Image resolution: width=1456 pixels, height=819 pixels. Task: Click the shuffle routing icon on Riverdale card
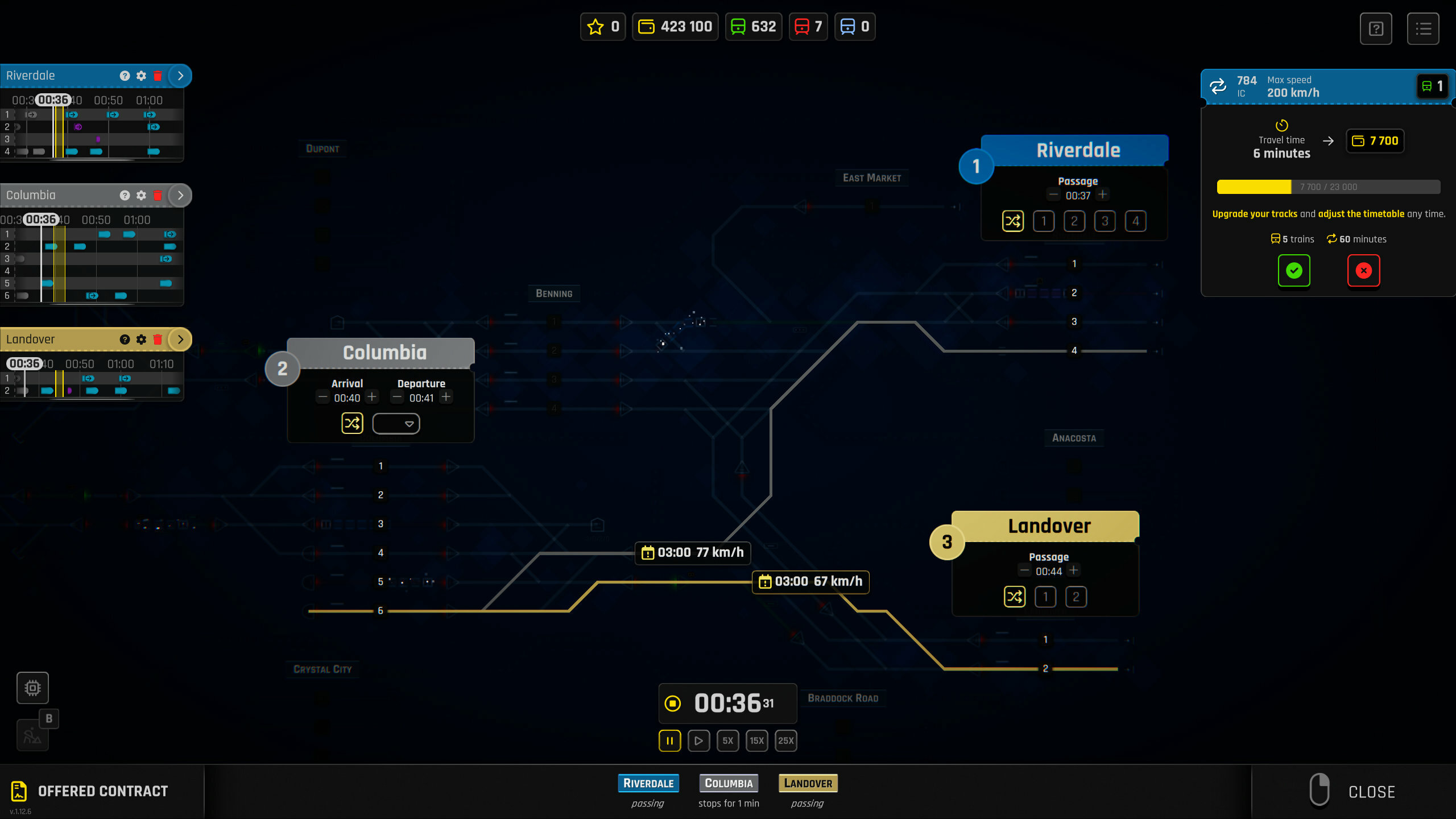coord(1012,221)
